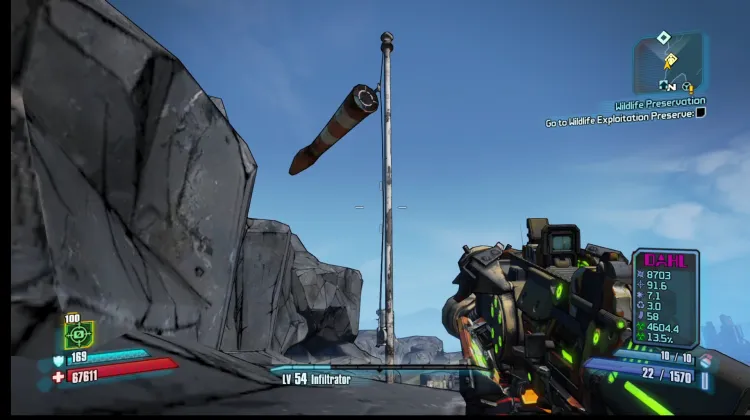Click the Wildlife Exploitation Preserve objective checkbox

pos(701,113)
